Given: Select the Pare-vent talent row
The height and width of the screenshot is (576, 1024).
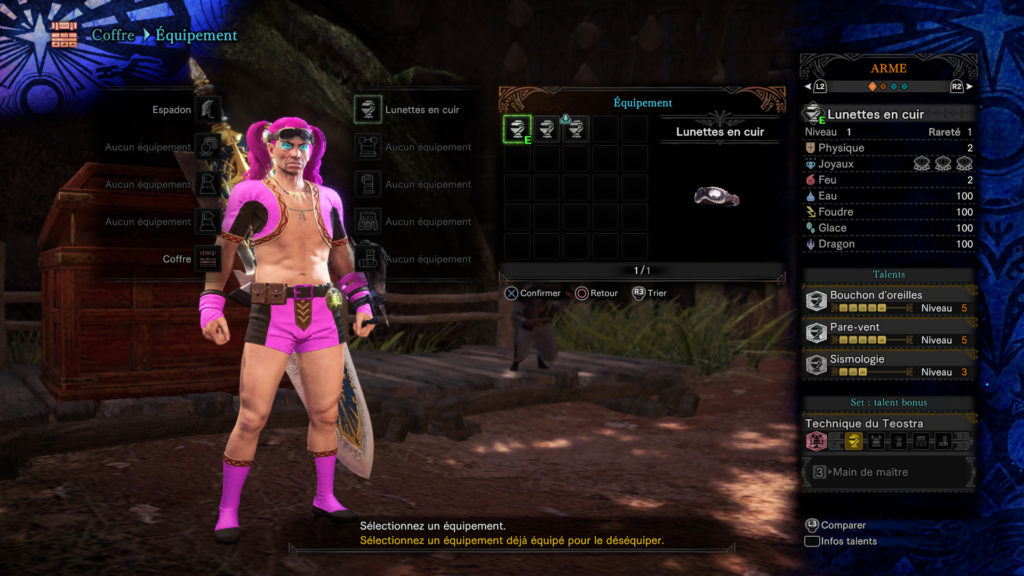Looking at the screenshot, I should pos(889,333).
